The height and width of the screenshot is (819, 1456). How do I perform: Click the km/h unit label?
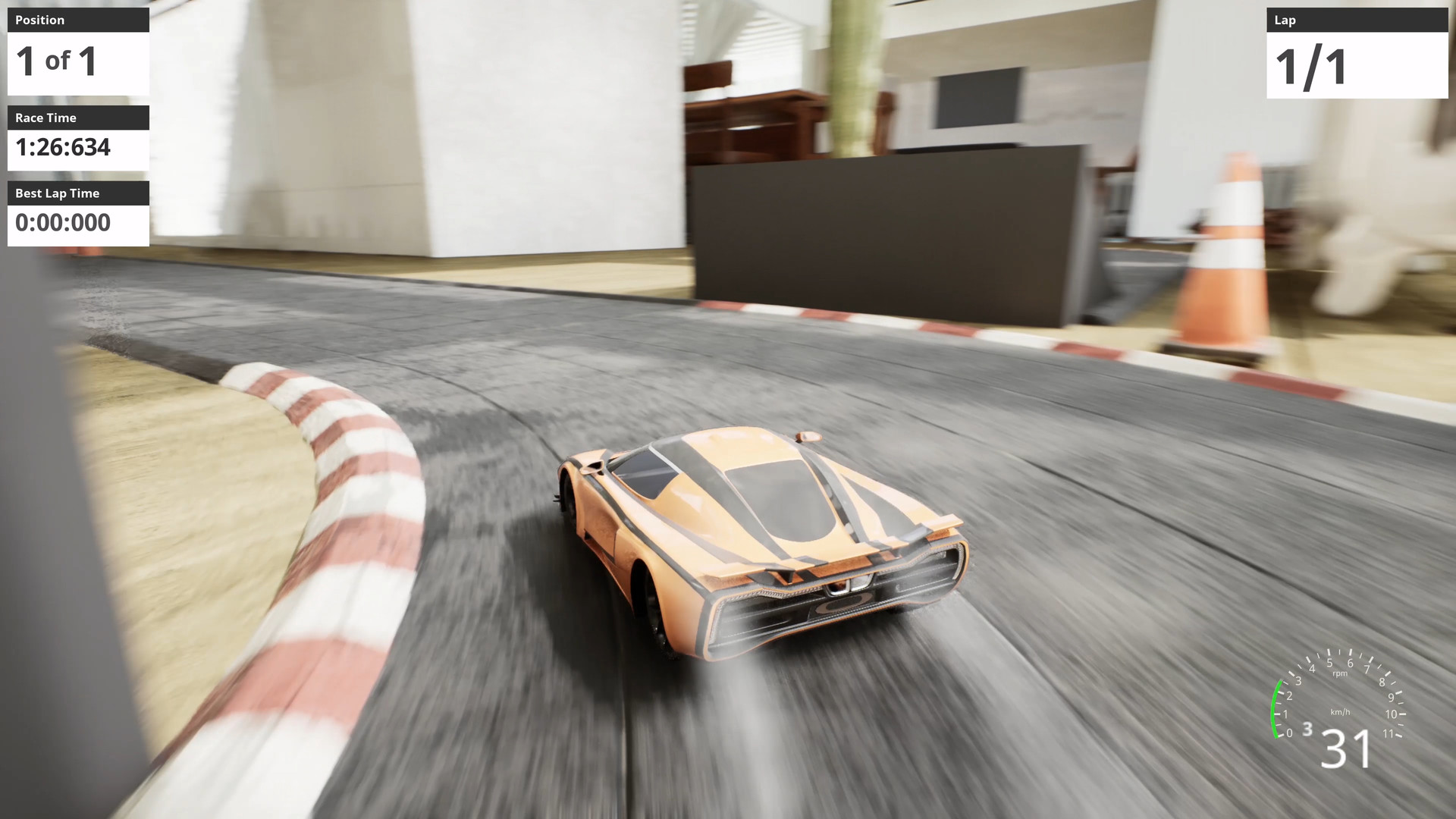coord(1341,712)
